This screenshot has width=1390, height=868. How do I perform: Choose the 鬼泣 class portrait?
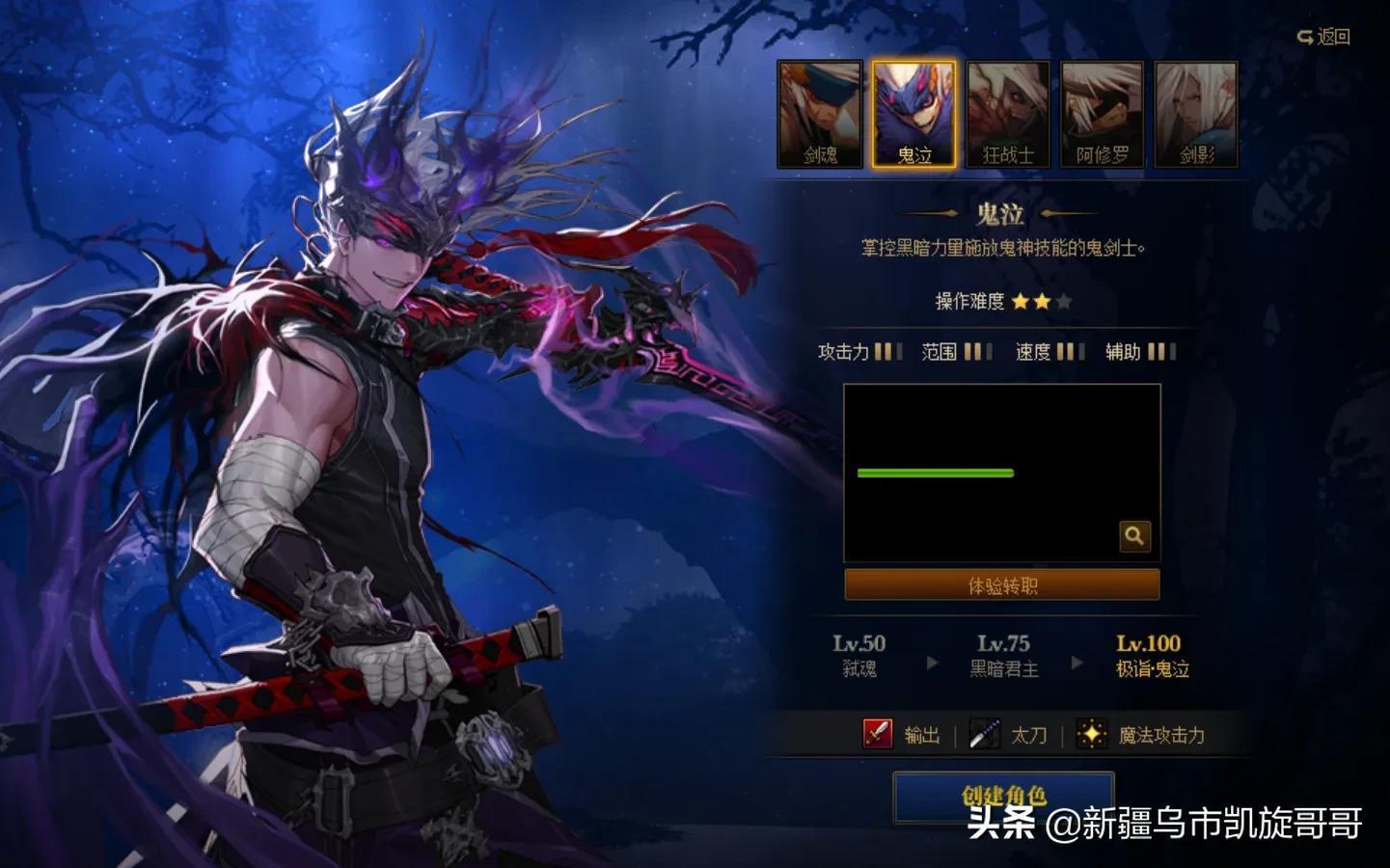(x=913, y=114)
